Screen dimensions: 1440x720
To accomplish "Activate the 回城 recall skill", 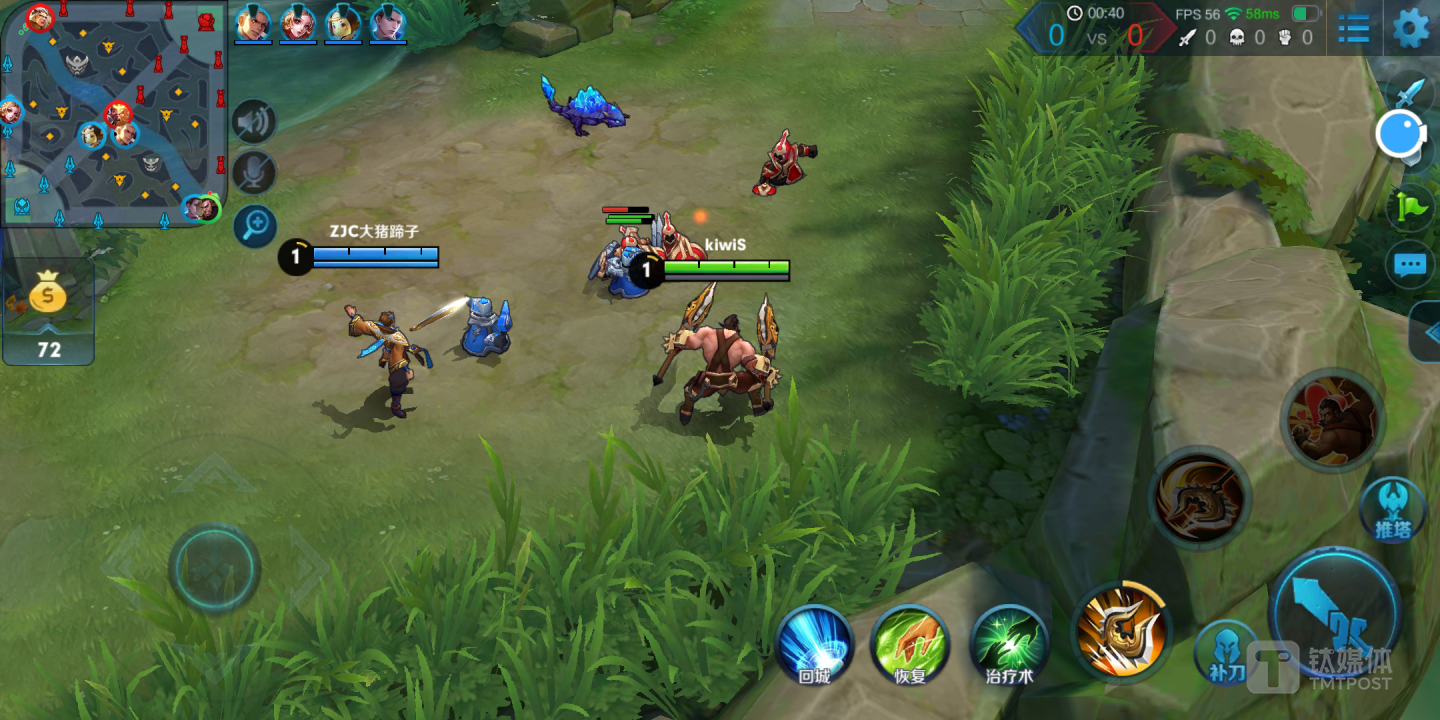I will (815, 645).
